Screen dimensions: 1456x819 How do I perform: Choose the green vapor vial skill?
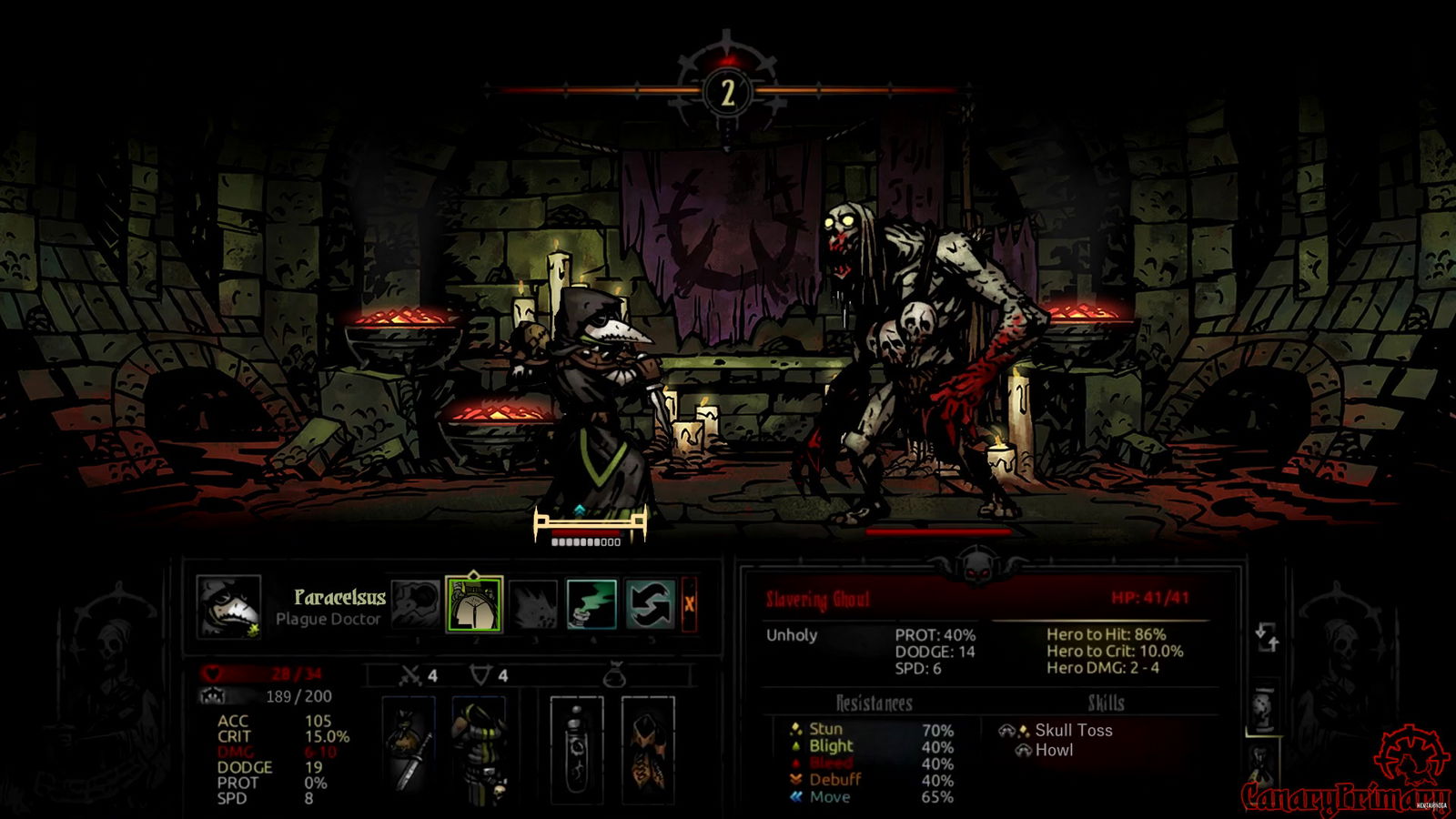tap(591, 604)
